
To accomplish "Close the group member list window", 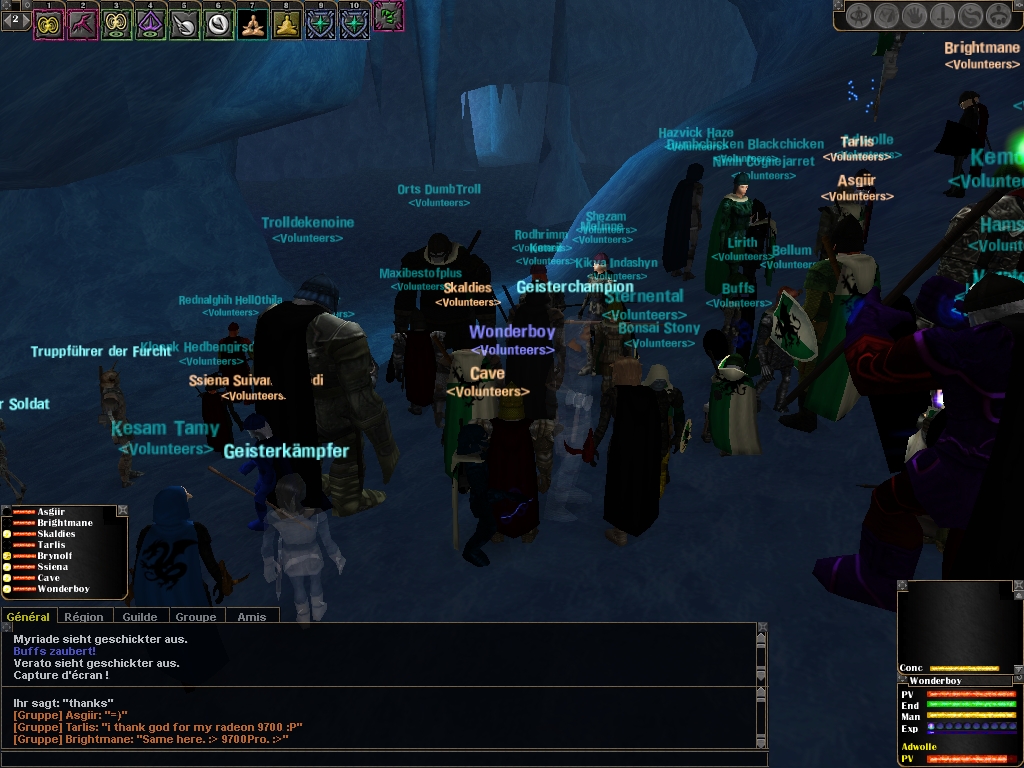I will tap(122, 511).
